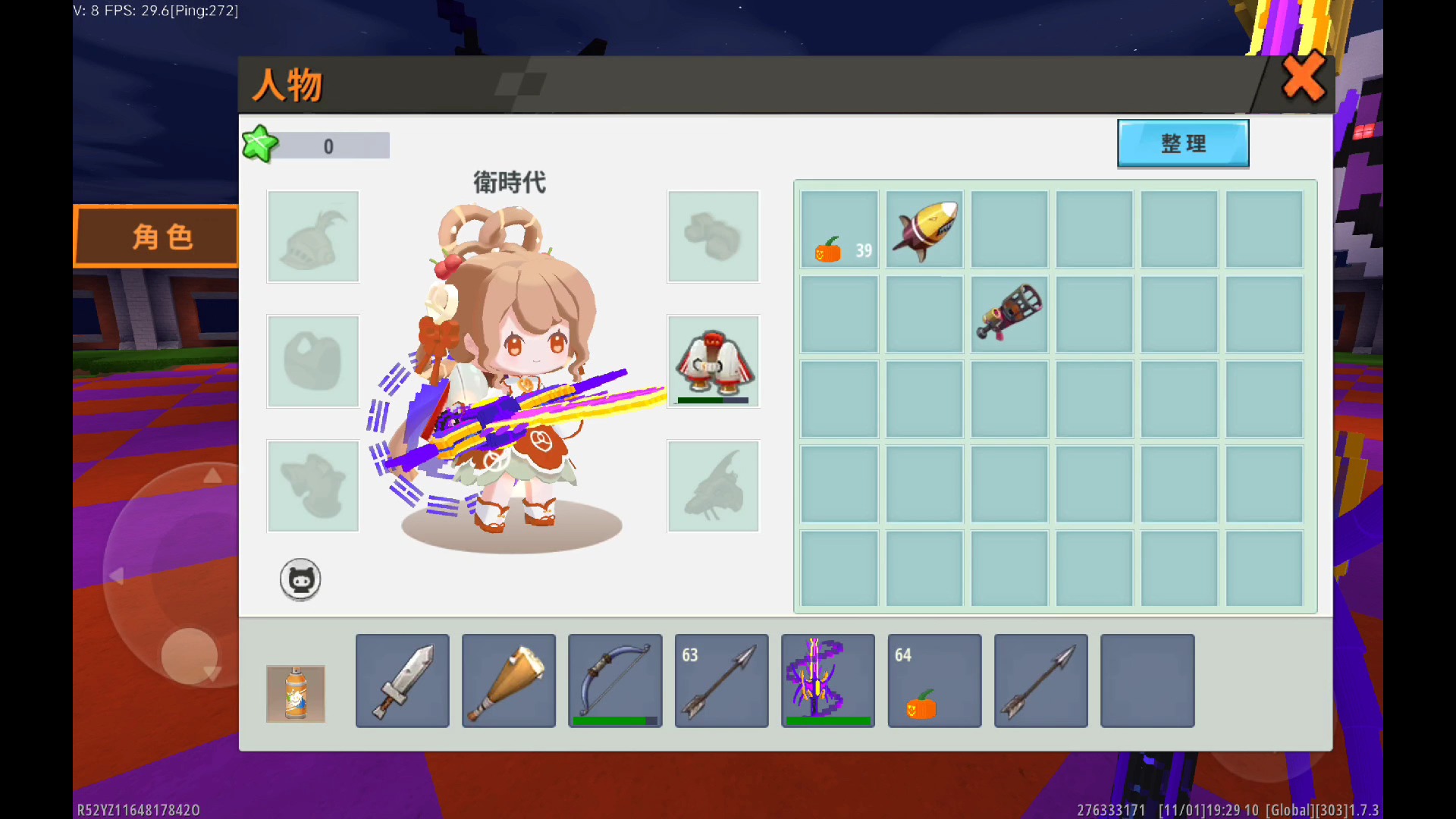
Task: Open the empty mount dragon-head slot
Action: tap(713, 486)
